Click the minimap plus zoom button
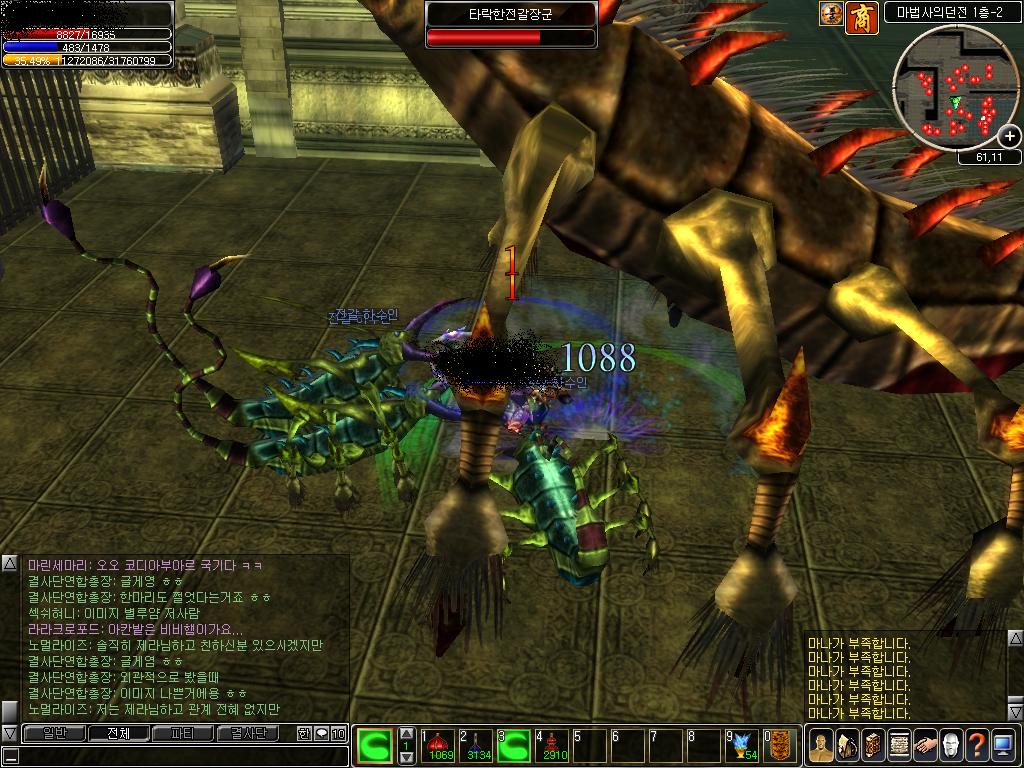Viewport: 1024px width, 768px height. pyautogui.click(x=1009, y=137)
